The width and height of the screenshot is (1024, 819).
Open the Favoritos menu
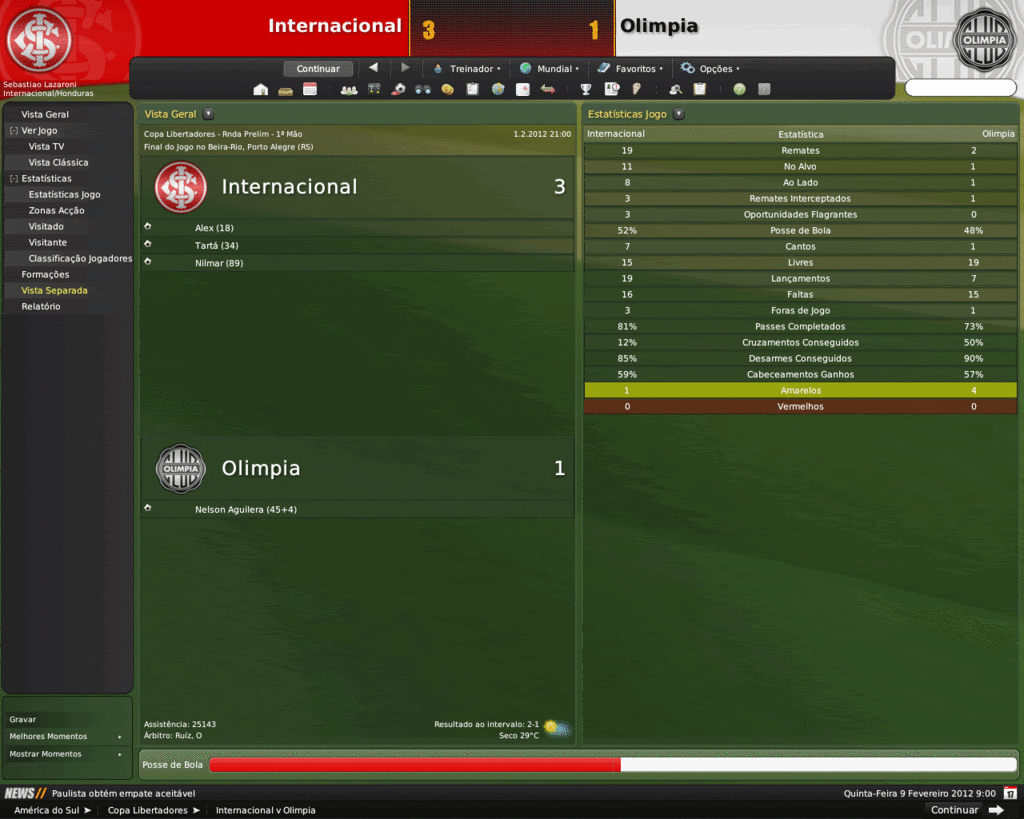631,69
